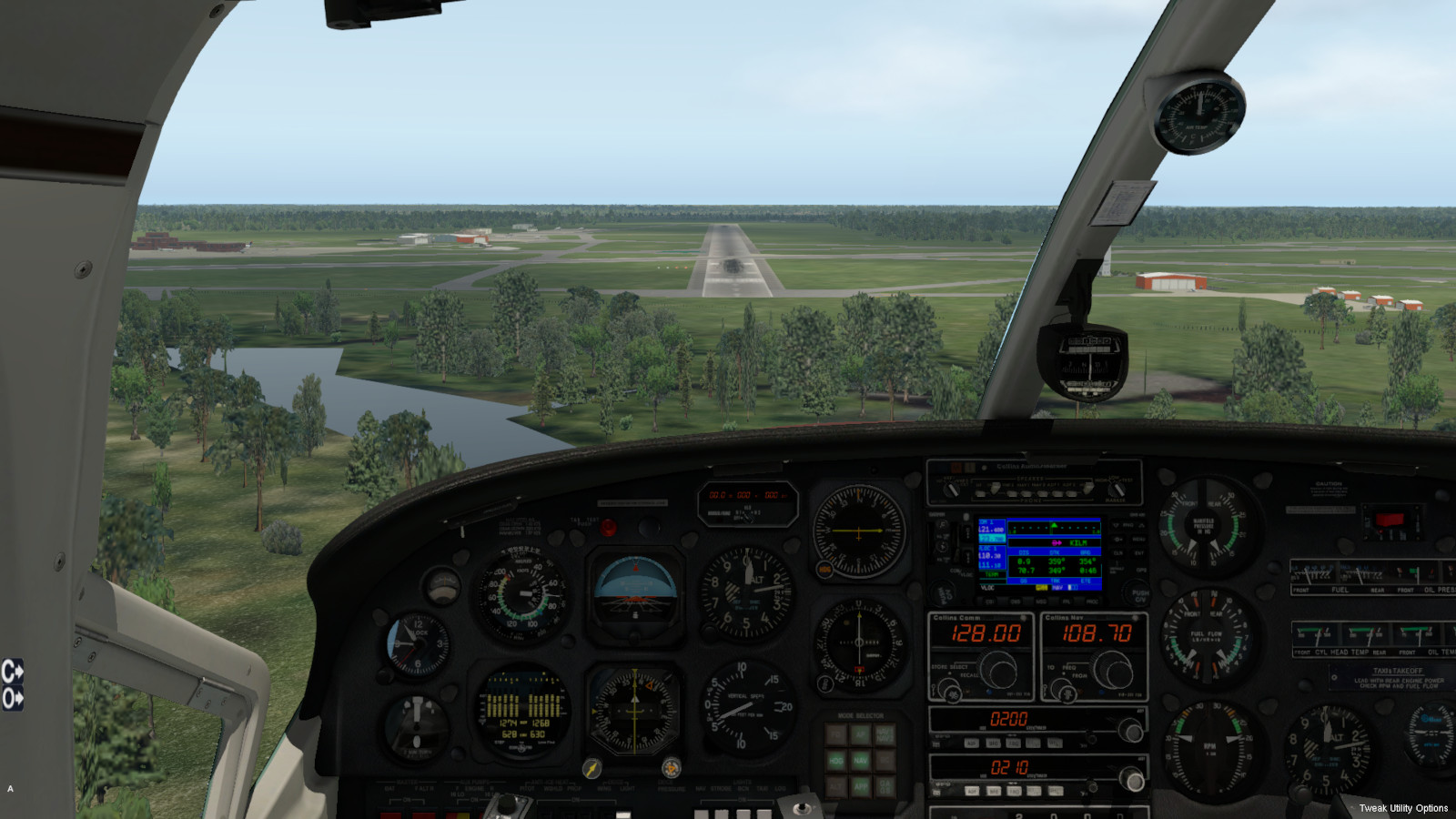Click the upper ADF tuning knob
Image resolution: width=1456 pixels, height=819 pixels.
click(1130, 730)
